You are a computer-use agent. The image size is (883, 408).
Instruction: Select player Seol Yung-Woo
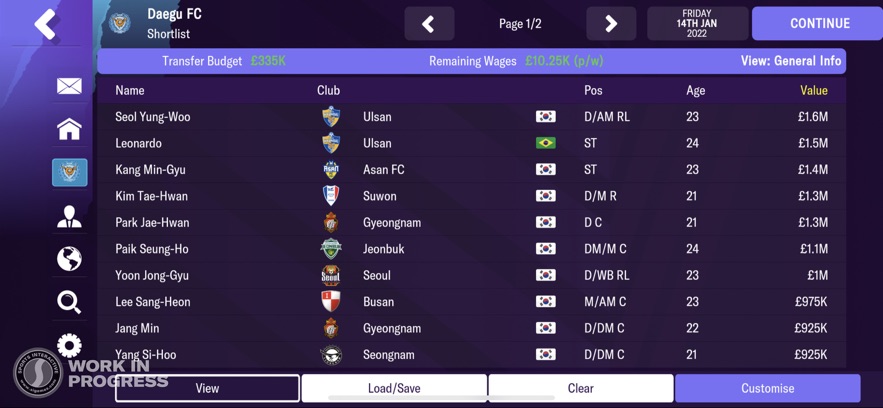[x=153, y=117]
